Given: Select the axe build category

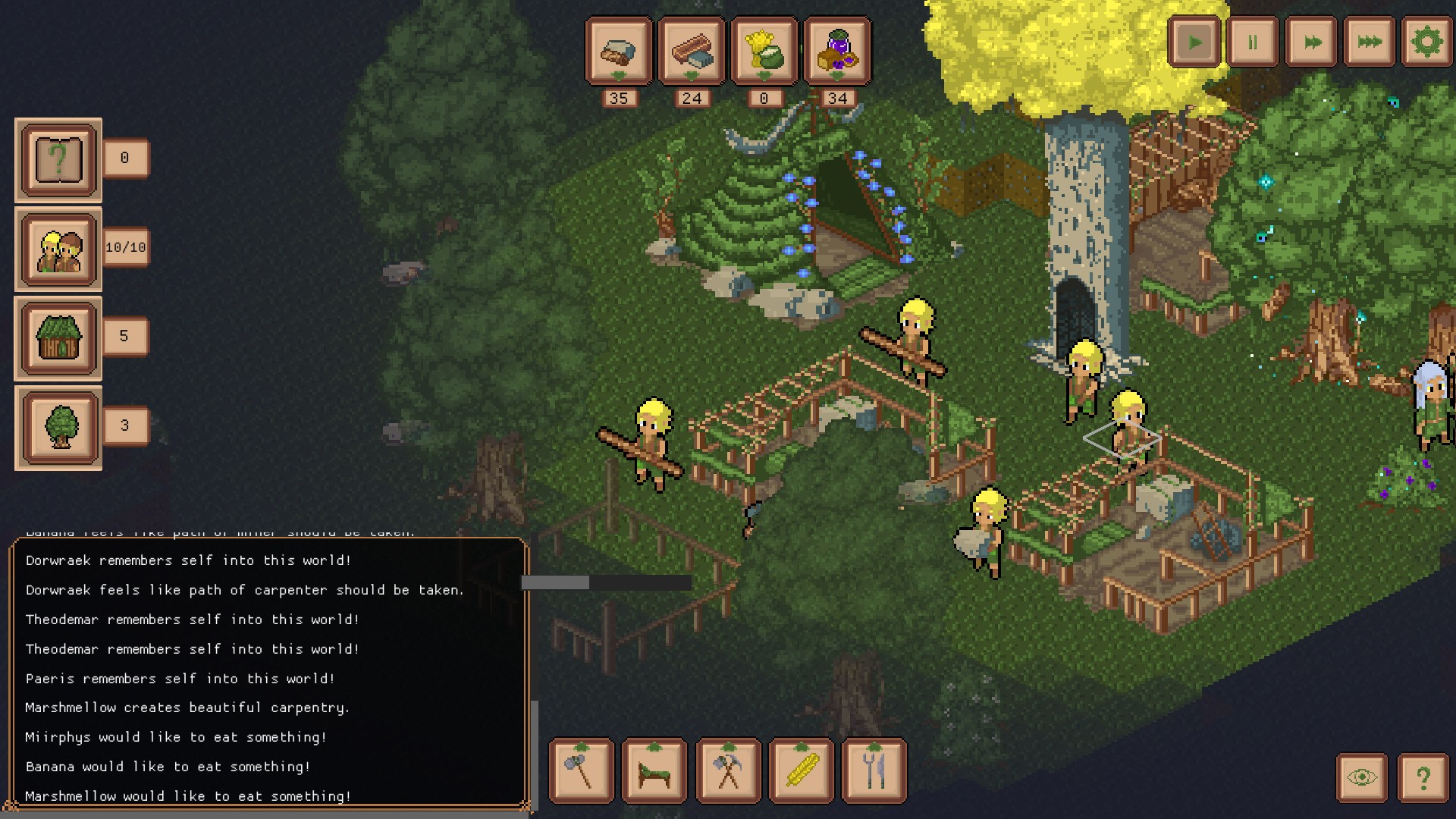Looking at the screenshot, I should tap(582, 770).
